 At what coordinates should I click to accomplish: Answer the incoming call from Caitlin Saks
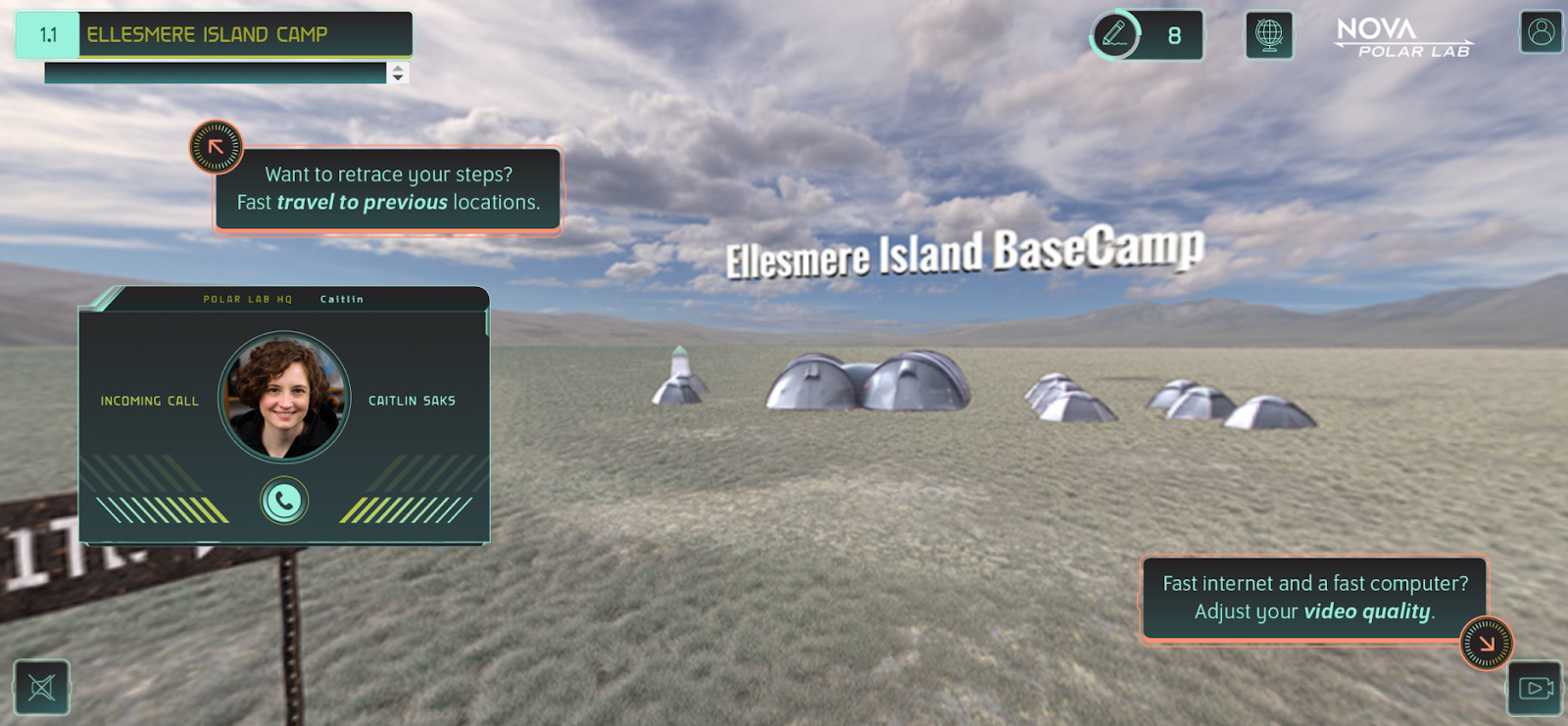pyautogui.click(x=284, y=501)
